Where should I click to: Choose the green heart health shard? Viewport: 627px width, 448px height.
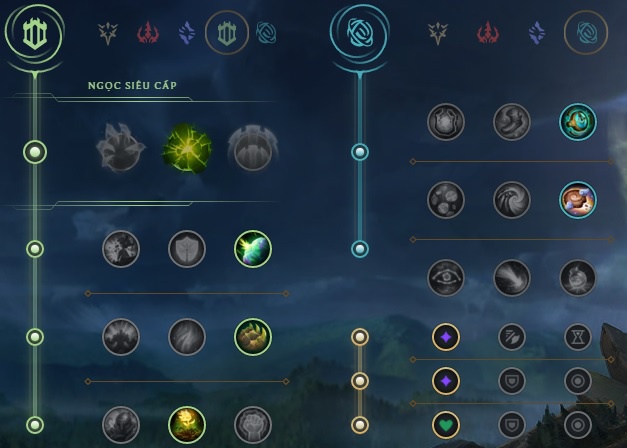(x=446, y=425)
